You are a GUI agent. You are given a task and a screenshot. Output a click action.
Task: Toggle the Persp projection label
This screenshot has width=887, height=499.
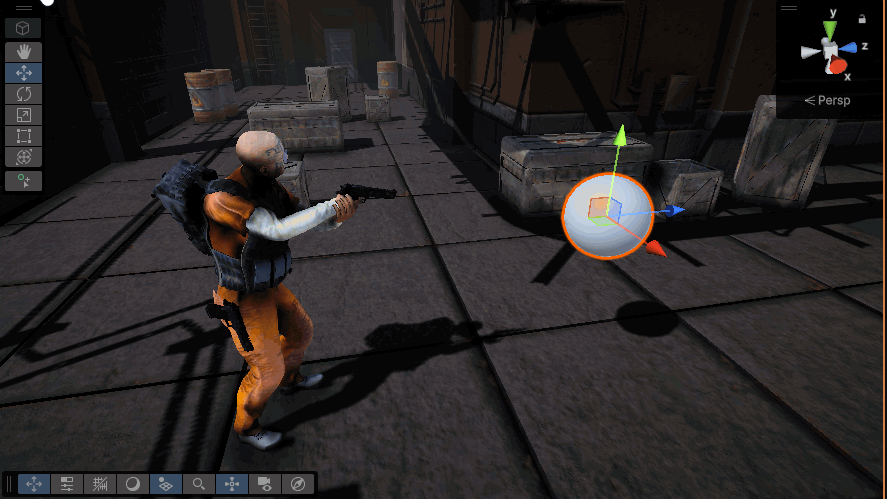pos(827,101)
